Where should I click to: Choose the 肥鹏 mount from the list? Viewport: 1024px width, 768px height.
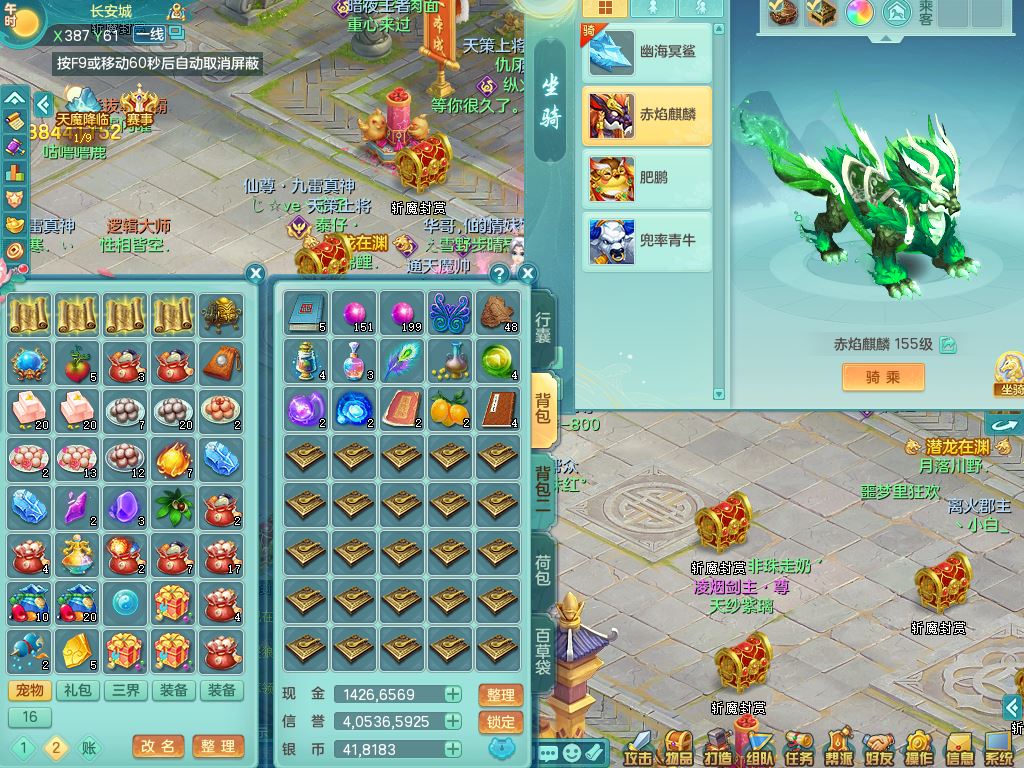coord(647,178)
